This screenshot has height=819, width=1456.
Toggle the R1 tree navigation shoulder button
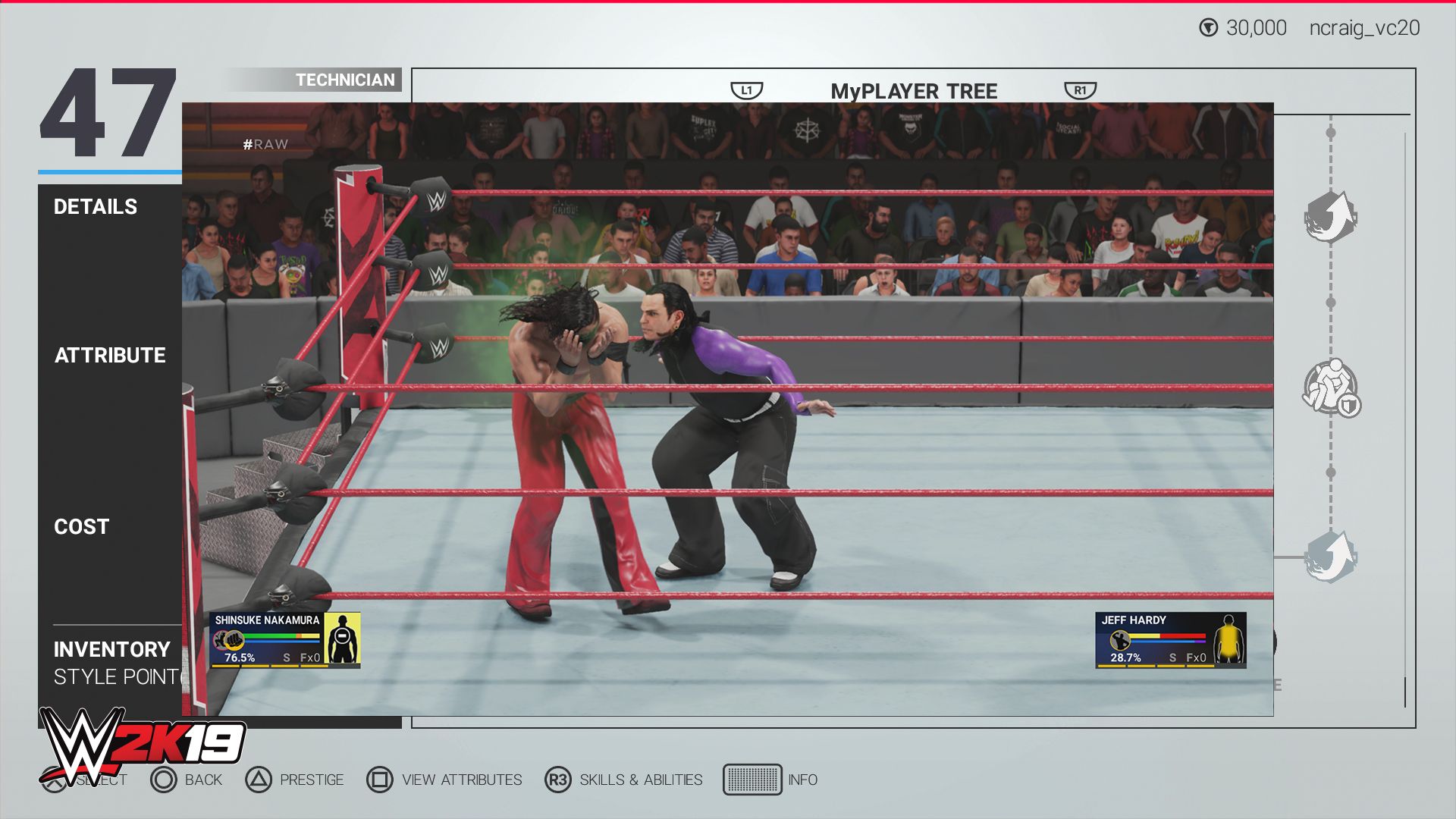coord(1081,88)
